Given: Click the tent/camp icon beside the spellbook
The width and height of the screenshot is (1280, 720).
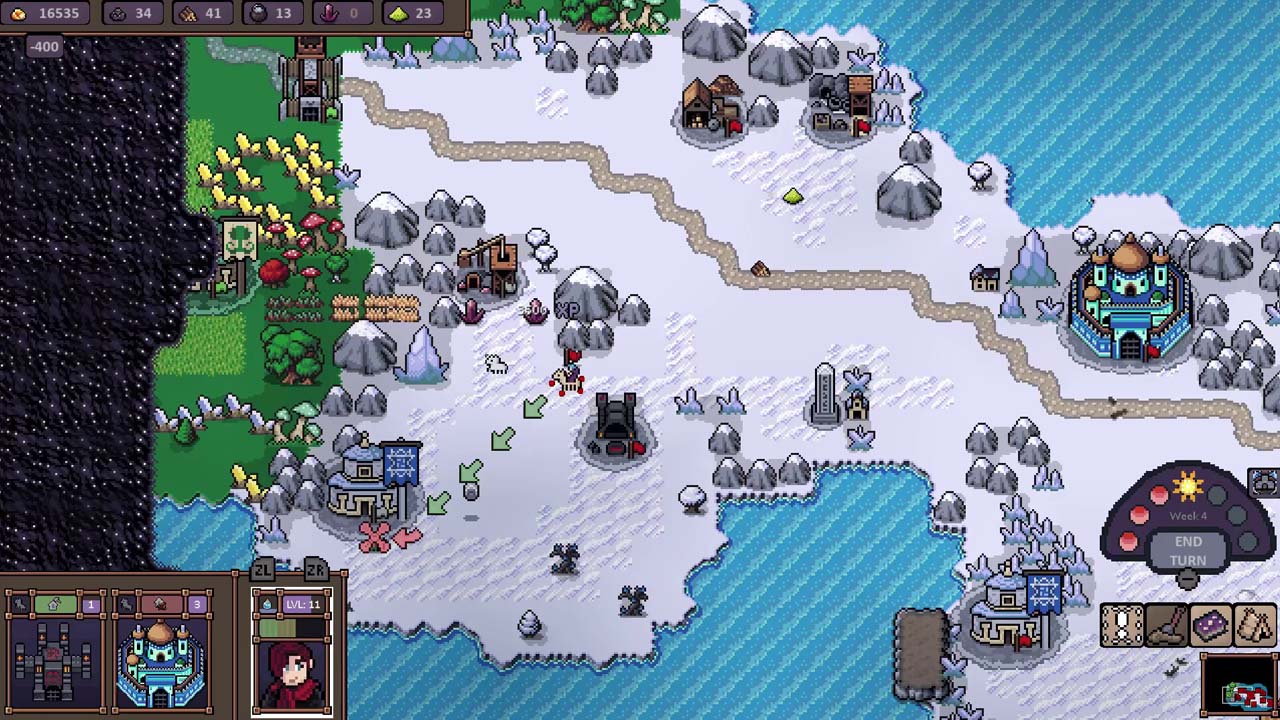Looking at the screenshot, I should (1254, 624).
